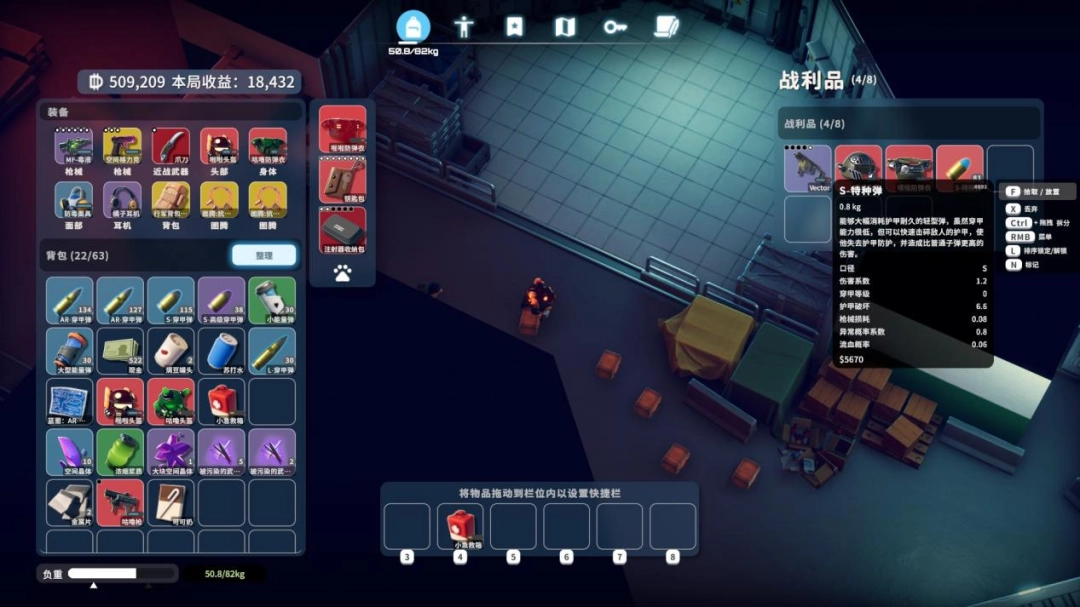1080x607 pixels.
Task: Select the 橘子耳机 headphones slot
Action: pos(123,201)
